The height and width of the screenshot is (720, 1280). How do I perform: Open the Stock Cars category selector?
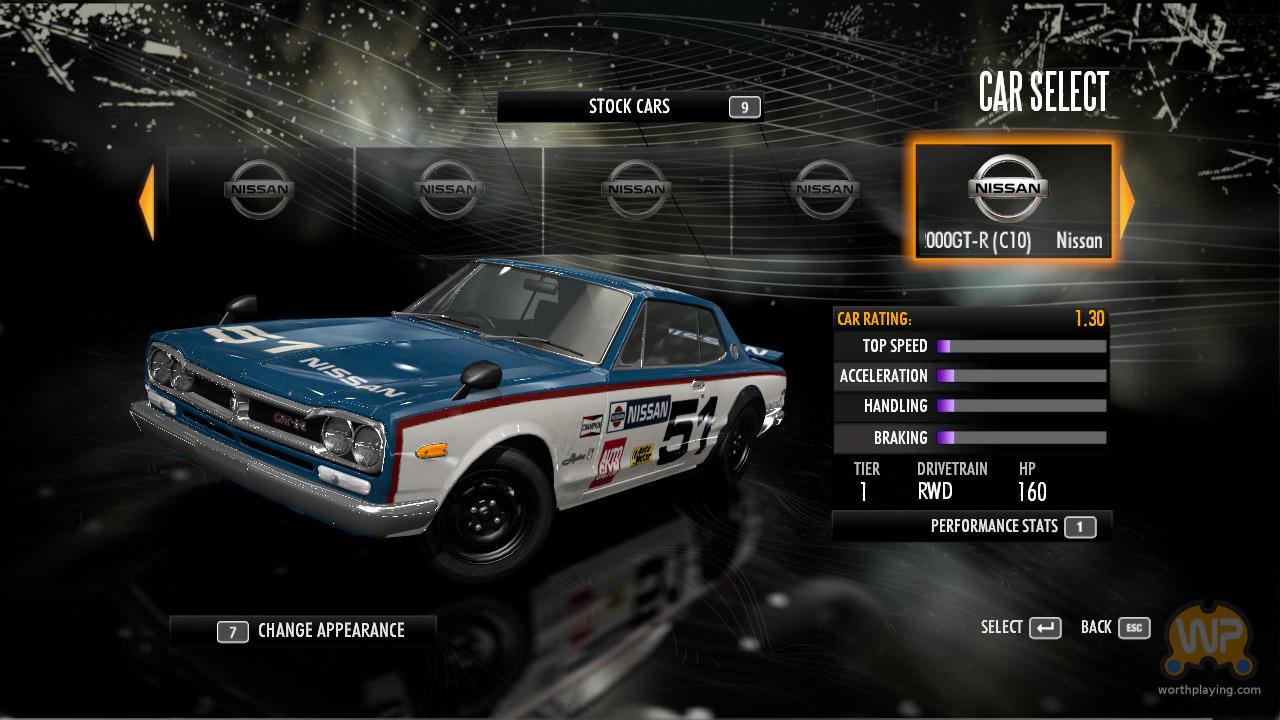tap(630, 107)
